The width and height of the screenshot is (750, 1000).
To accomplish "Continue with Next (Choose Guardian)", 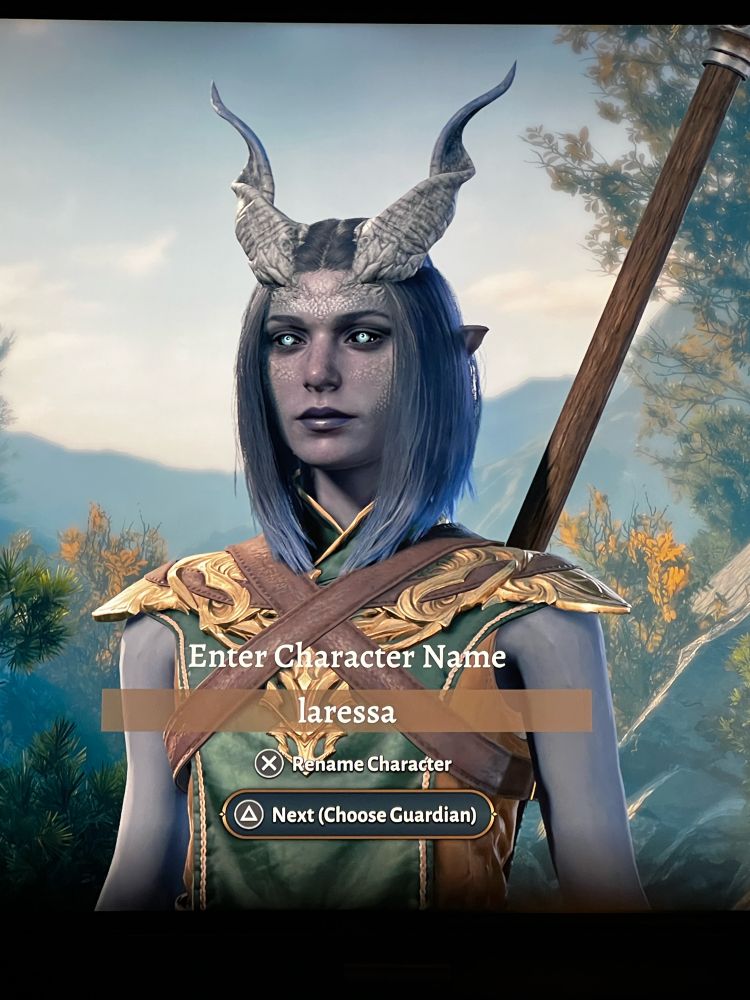I will (x=358, y=815).
